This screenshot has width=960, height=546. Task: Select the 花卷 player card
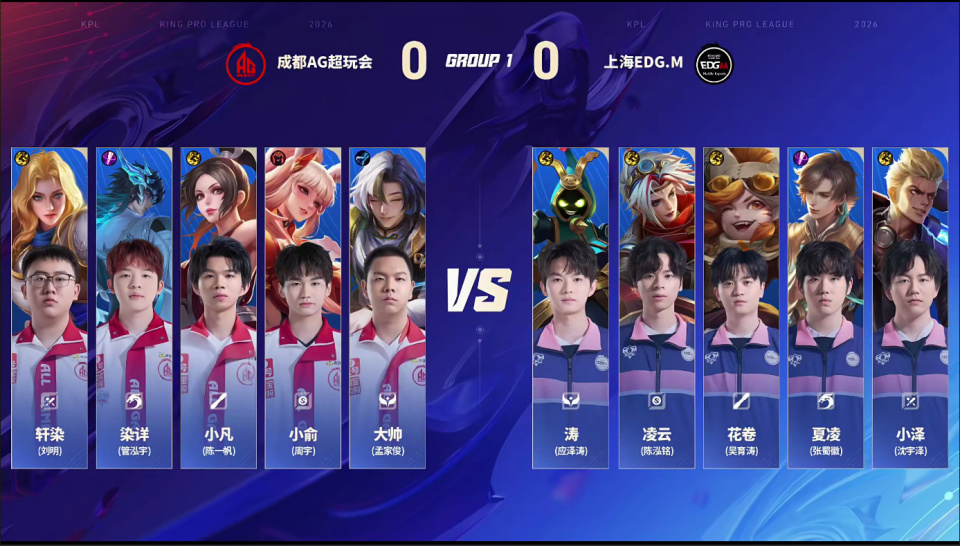pos(741,308)
